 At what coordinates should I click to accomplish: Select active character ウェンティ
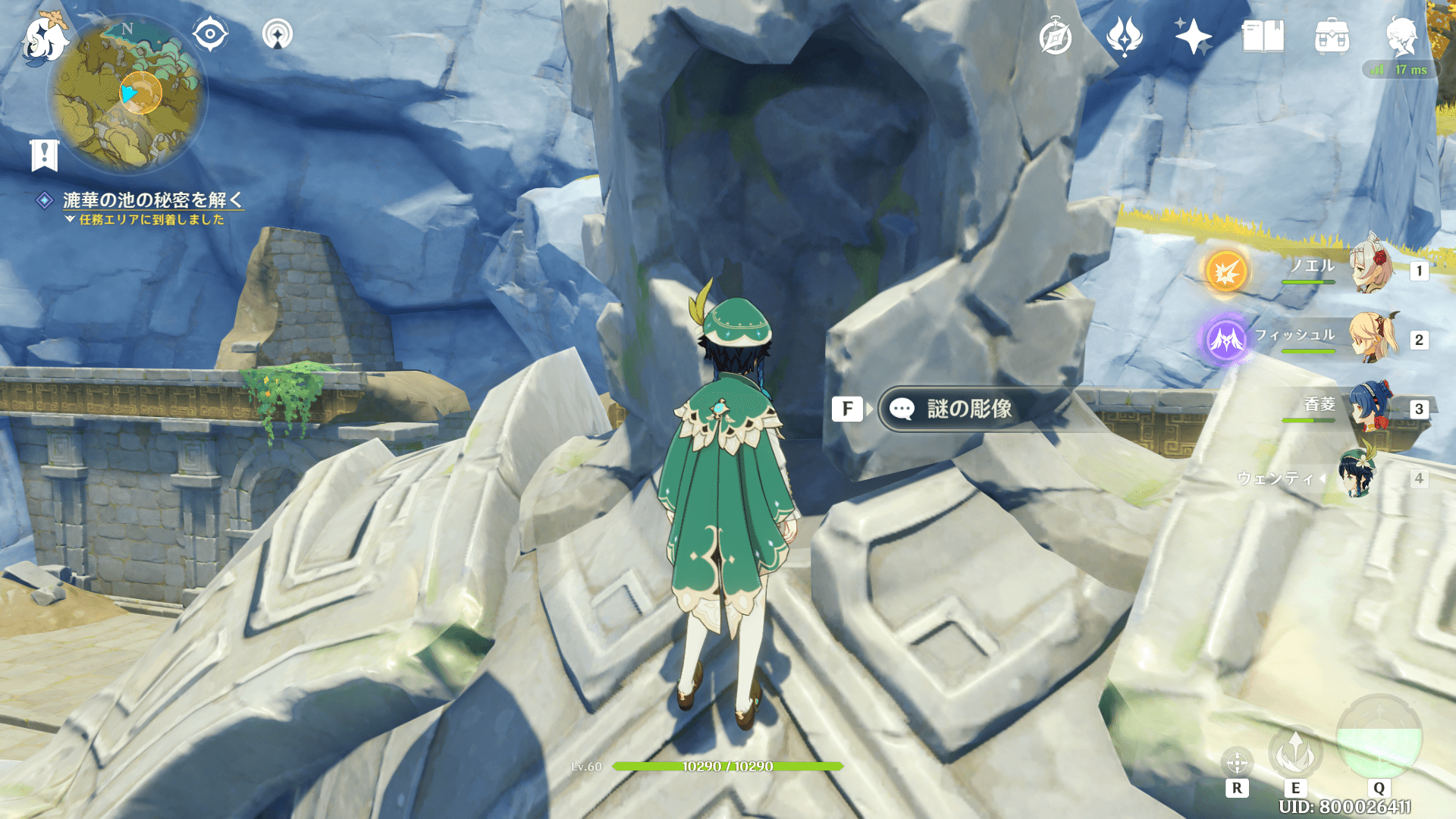click(x=1357, y=475)
